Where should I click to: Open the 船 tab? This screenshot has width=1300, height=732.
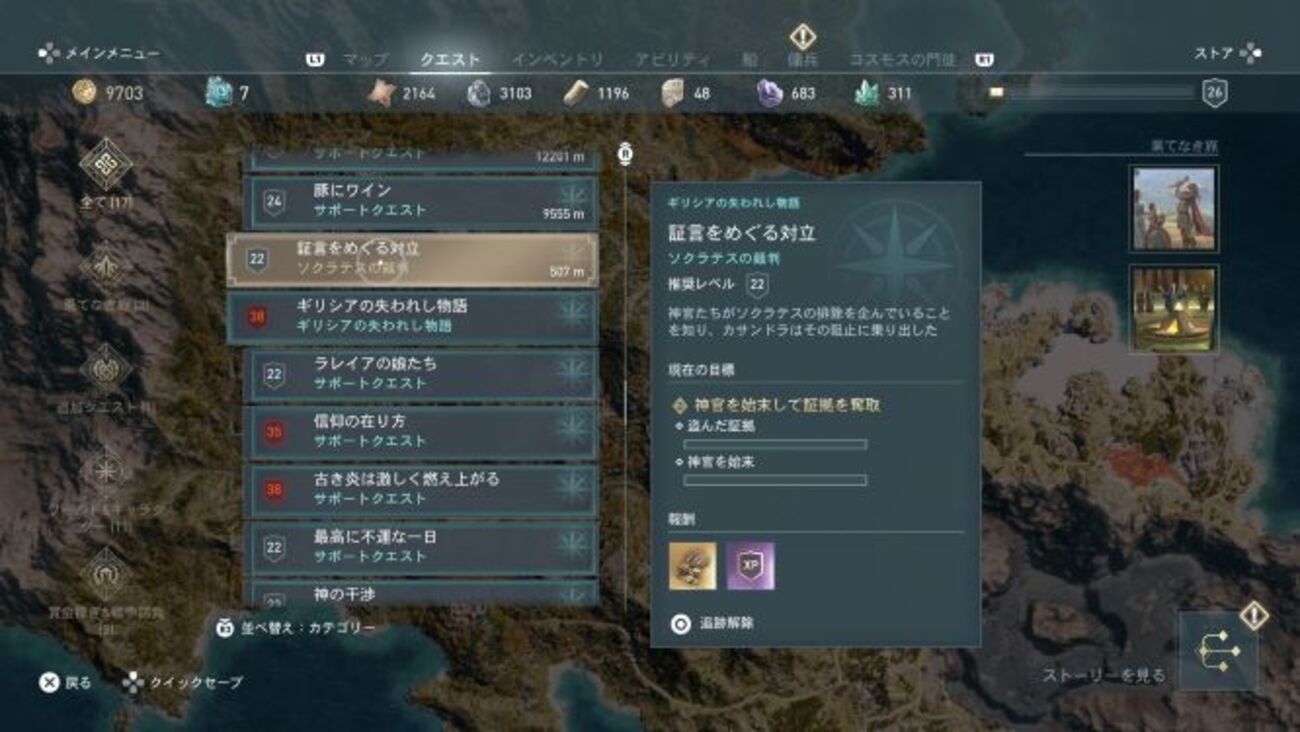tap(749, 60)
